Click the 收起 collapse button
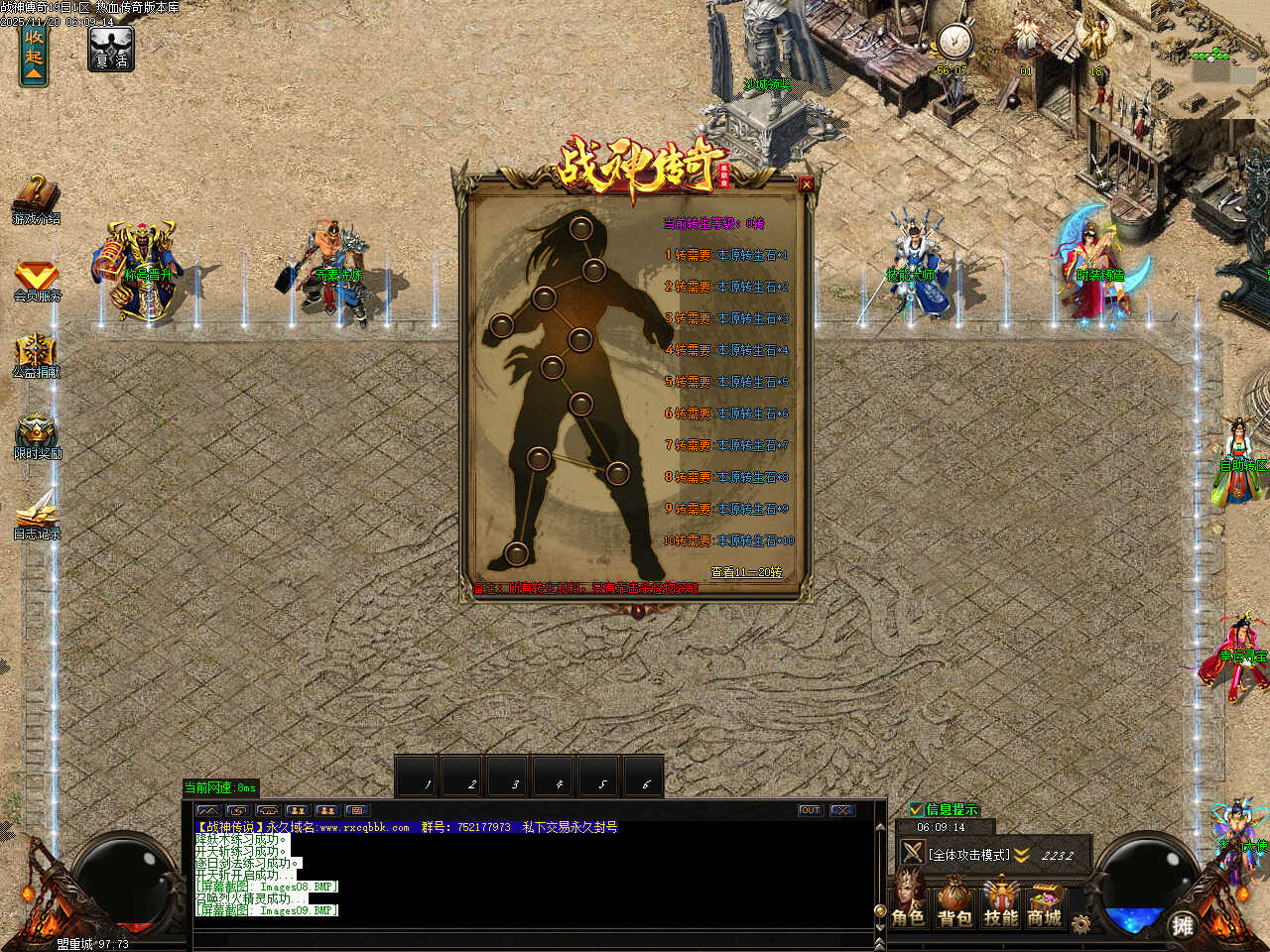Viewport: 1270px width, 952px height. tap(34, 55)
